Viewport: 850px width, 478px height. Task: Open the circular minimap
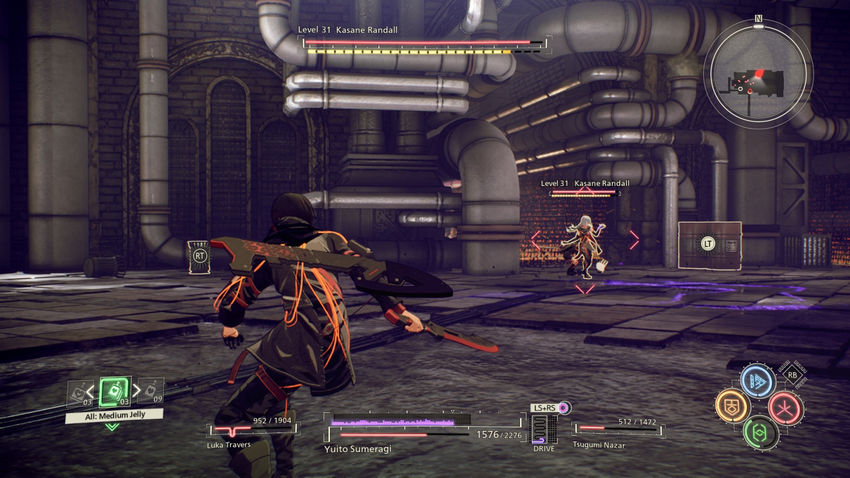point(757,73)
